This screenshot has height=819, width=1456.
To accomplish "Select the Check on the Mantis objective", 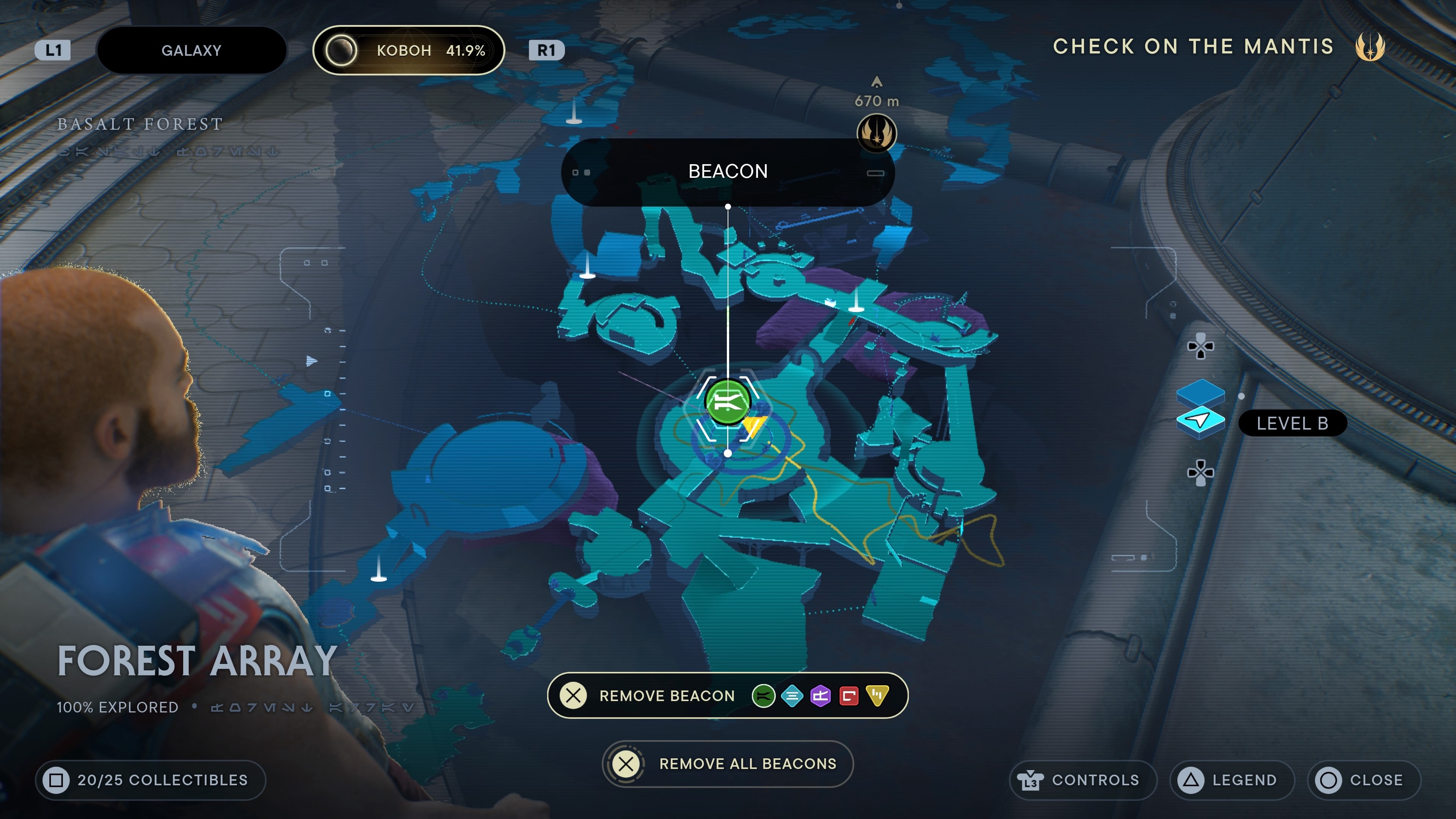I will click(1192, 46).
